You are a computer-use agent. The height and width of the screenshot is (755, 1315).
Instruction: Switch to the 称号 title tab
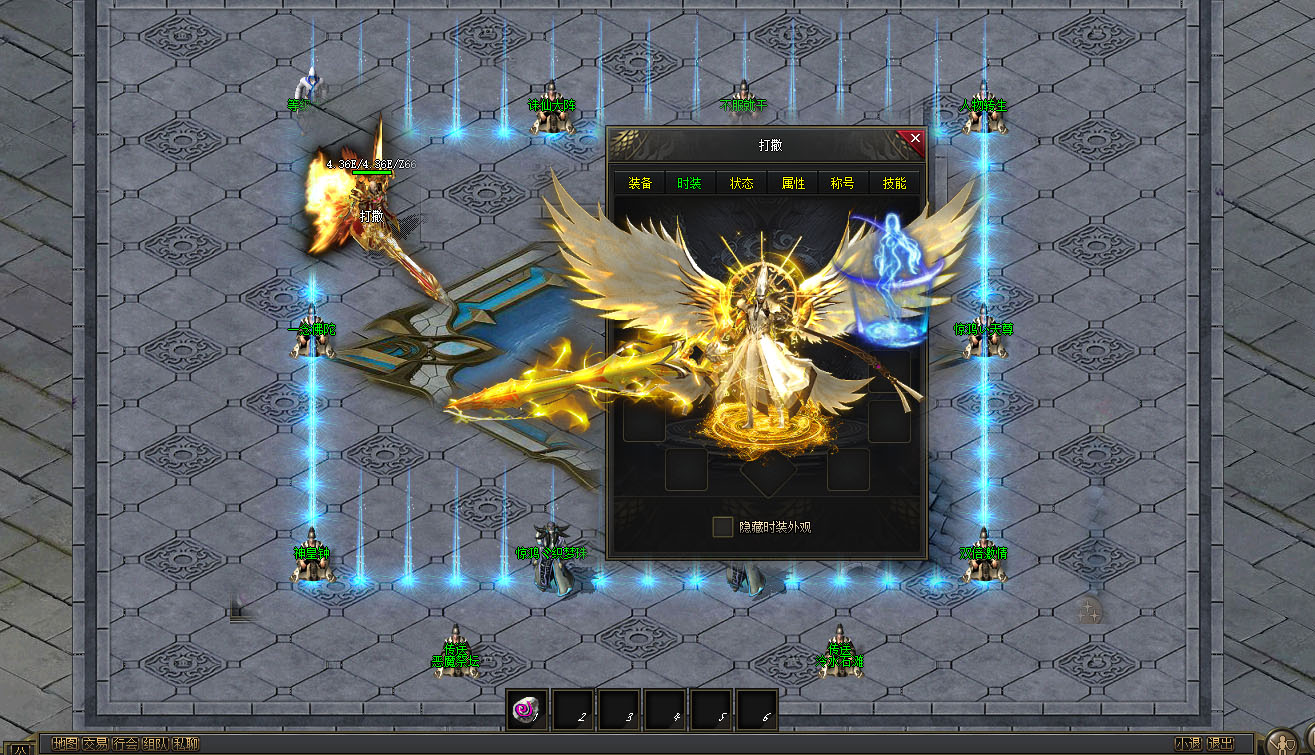click(843, 183)
